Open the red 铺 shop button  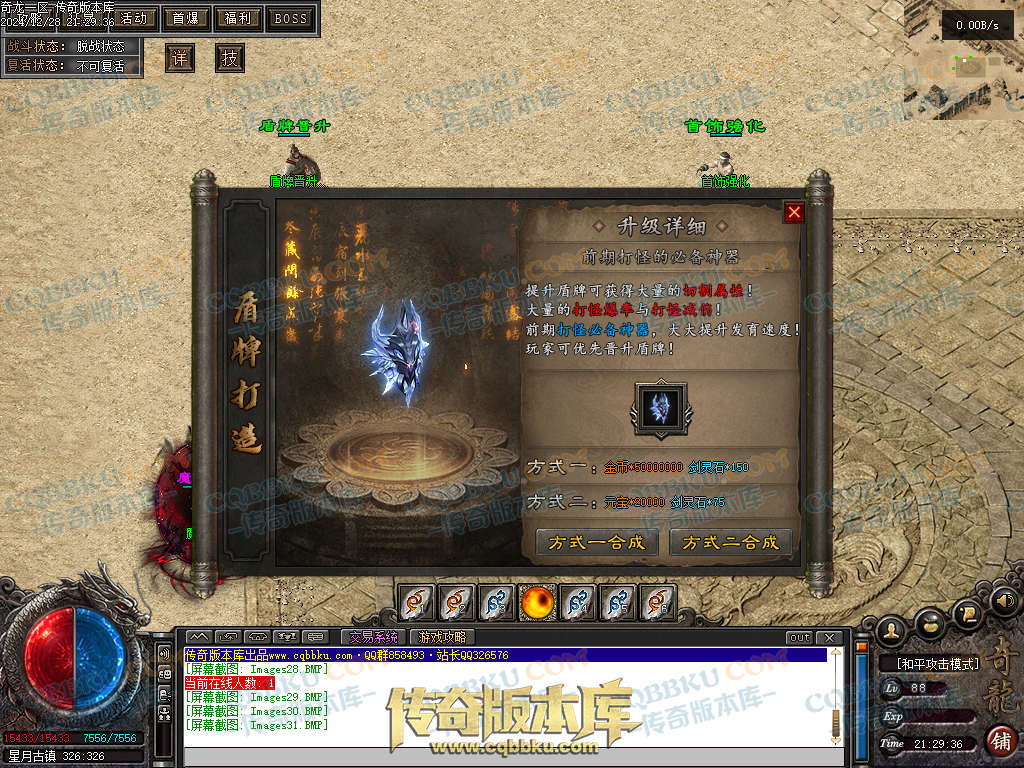tap(999, 741)
